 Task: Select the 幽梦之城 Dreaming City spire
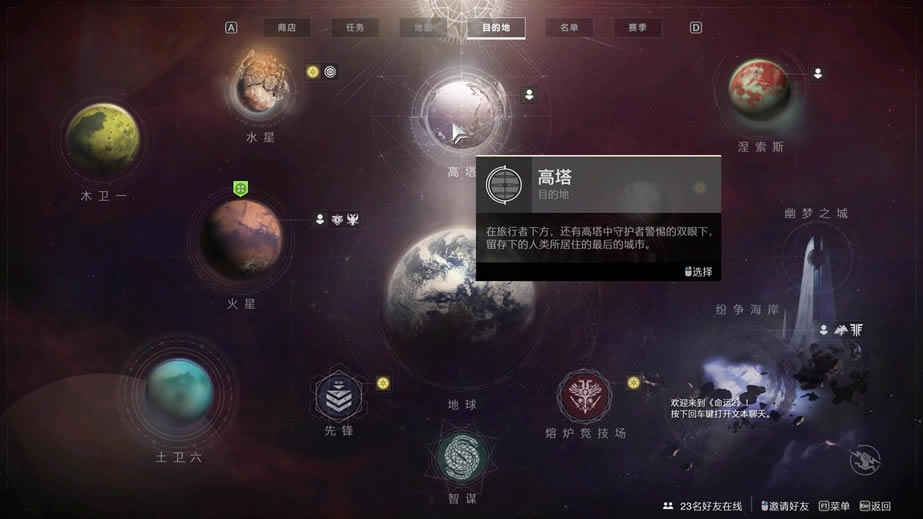coord(815,270)
